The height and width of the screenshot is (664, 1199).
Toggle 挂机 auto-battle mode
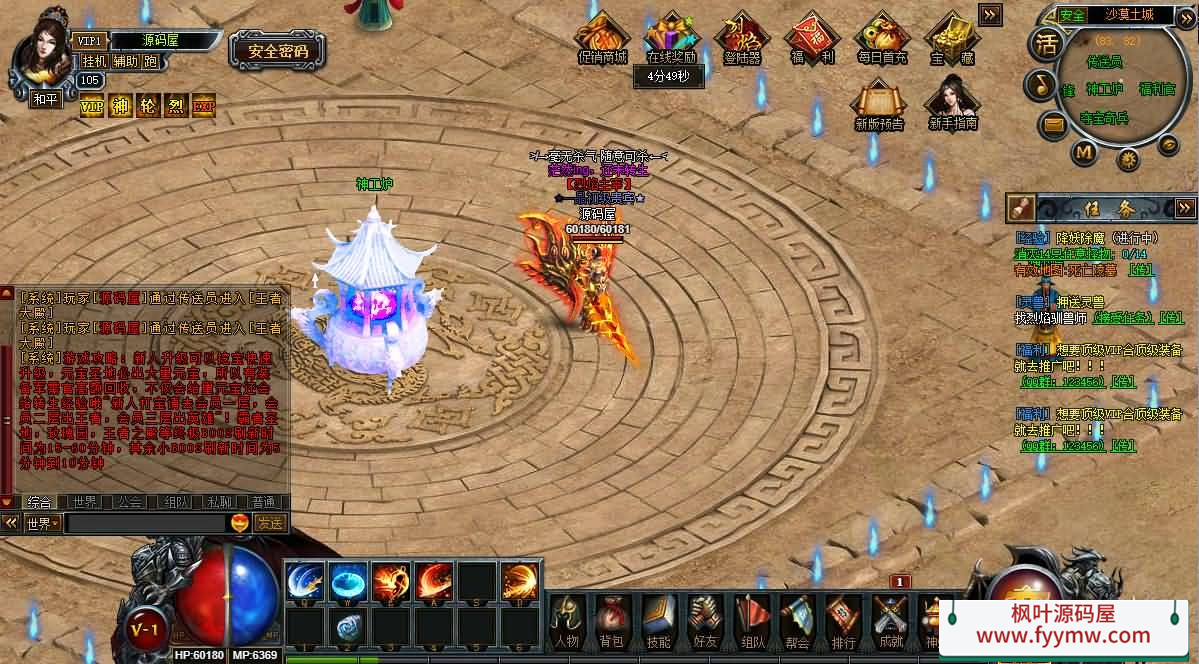94,62
